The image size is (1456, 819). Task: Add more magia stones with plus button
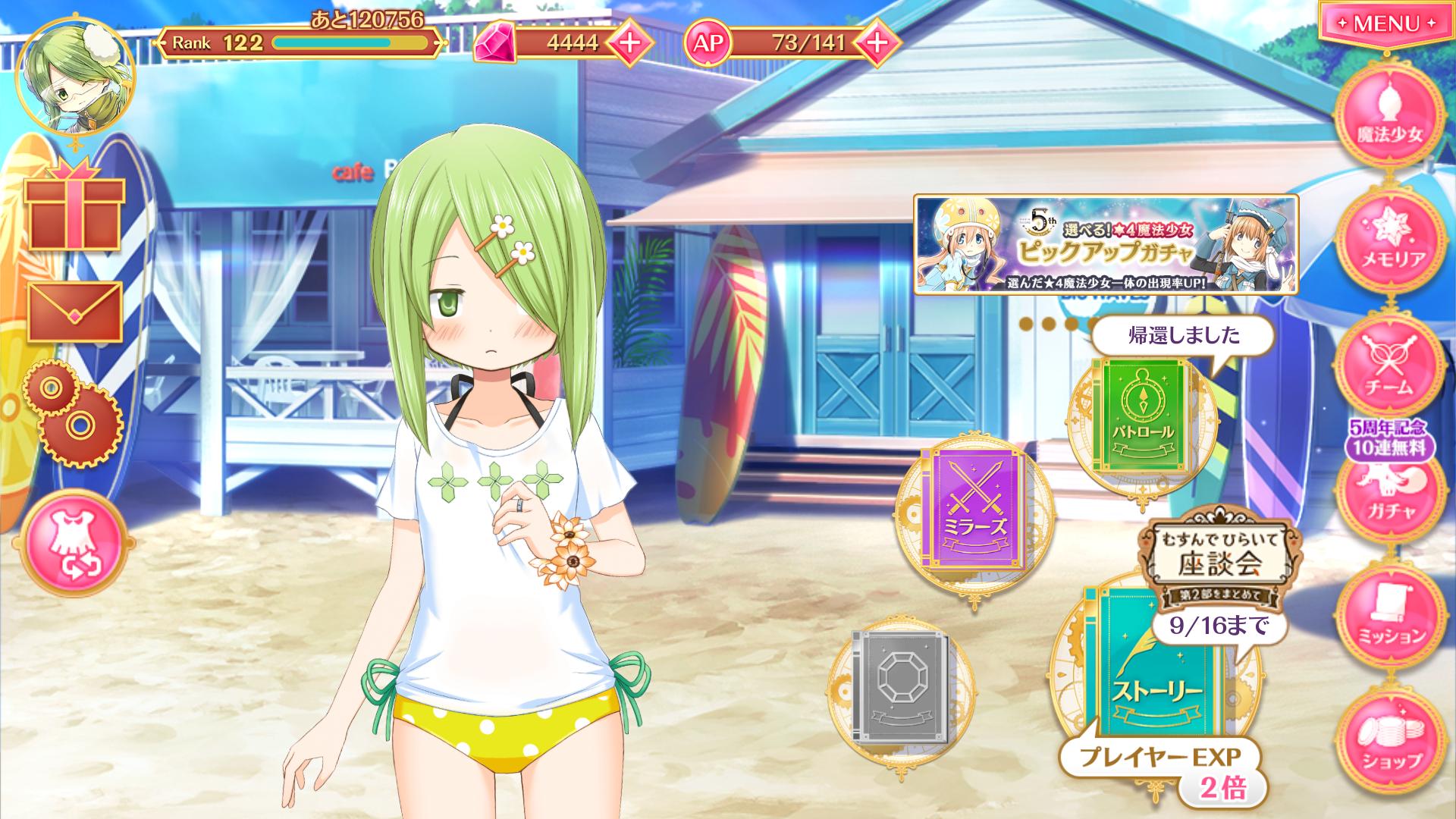pos(629,42)
